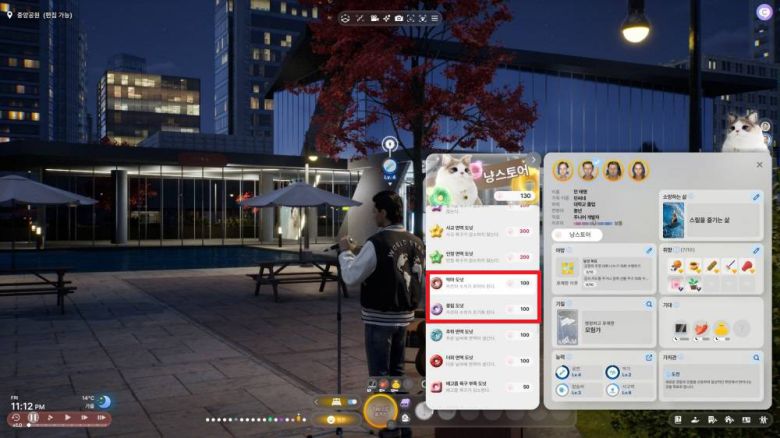This screenshot has width=780, height=438.
Task: Edit the desired life card
Action: coord(756,197)
